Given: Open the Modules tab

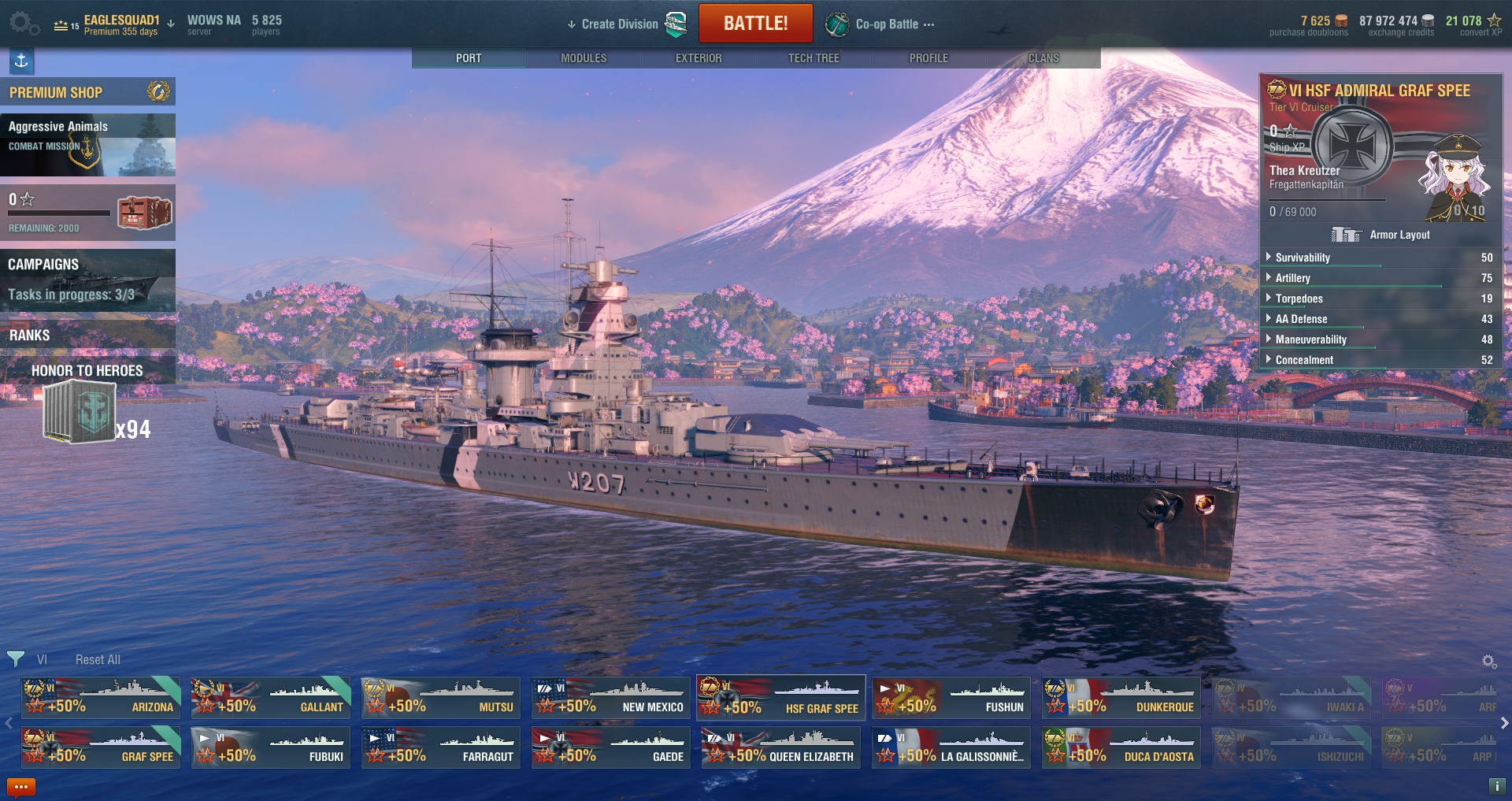Looking at the screenshot, I should click(x=584, y=58).
